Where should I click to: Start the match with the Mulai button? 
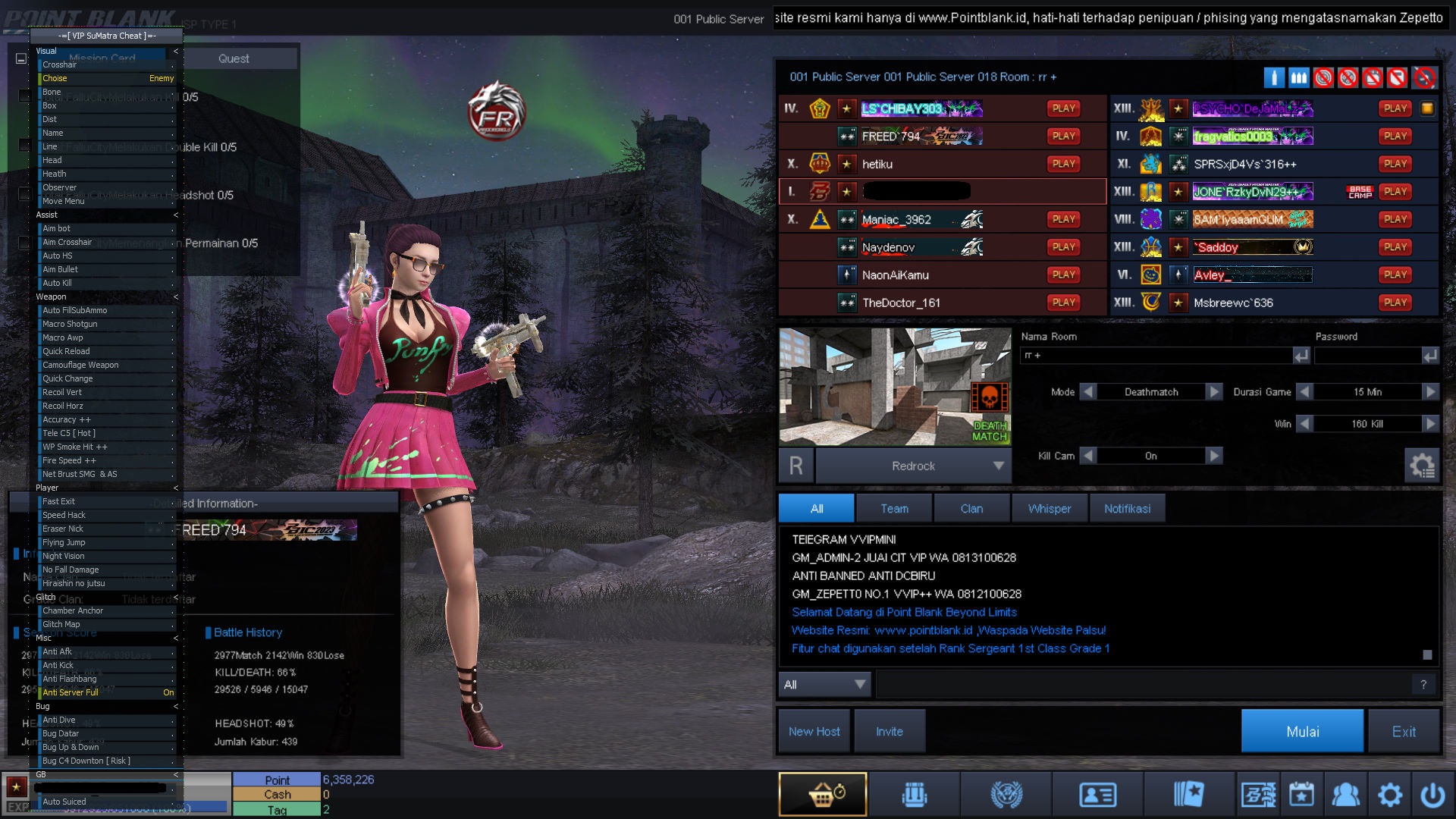[x=1302, y=731]
